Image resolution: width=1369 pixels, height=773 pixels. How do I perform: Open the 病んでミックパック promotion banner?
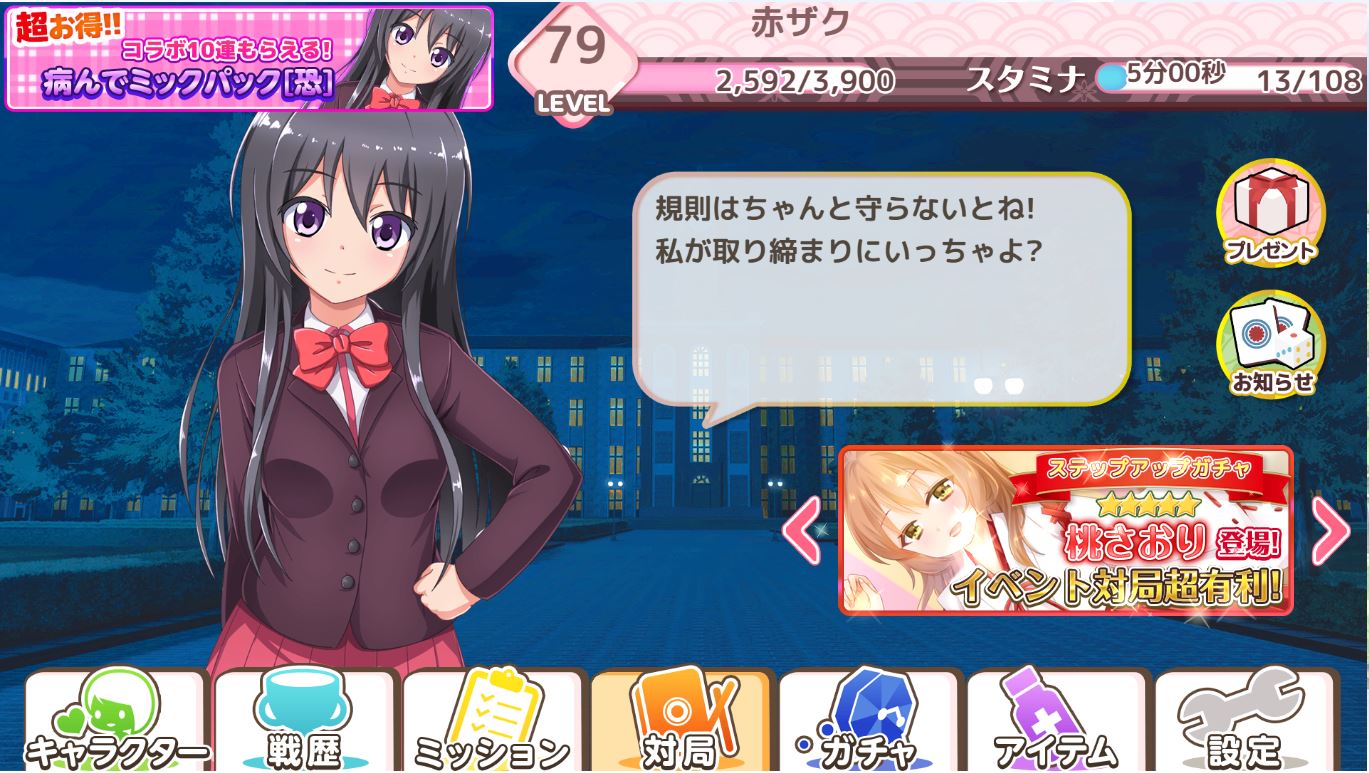coord(249,59)
